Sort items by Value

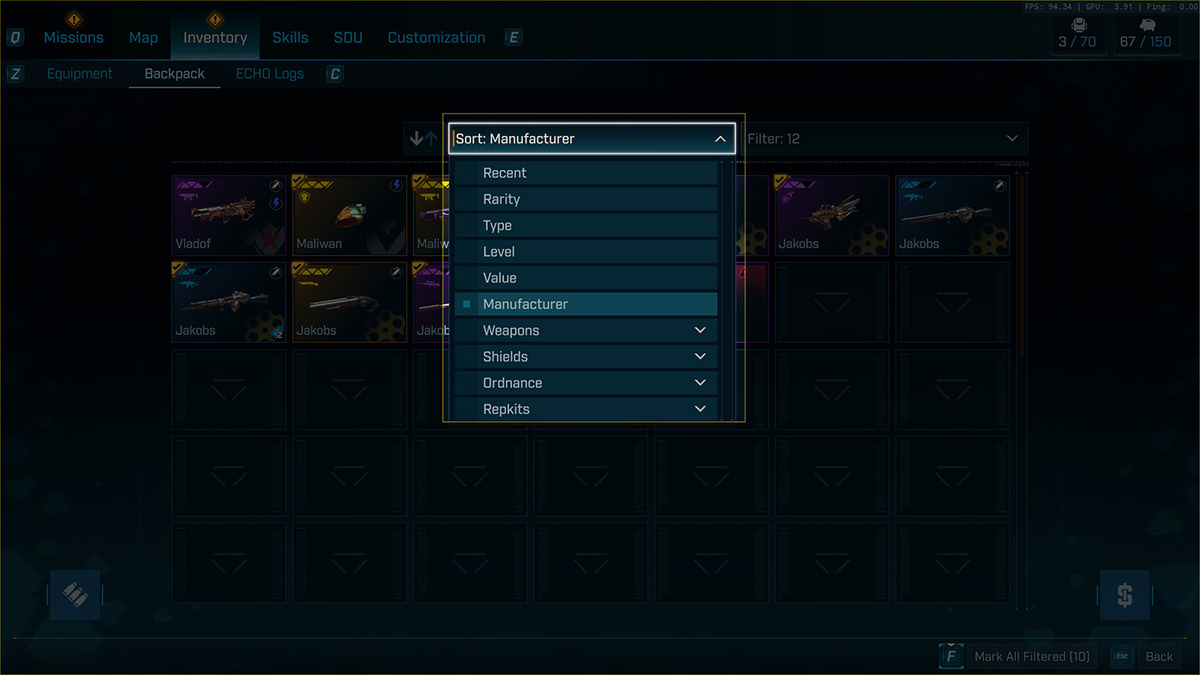[x=586, y=278]
